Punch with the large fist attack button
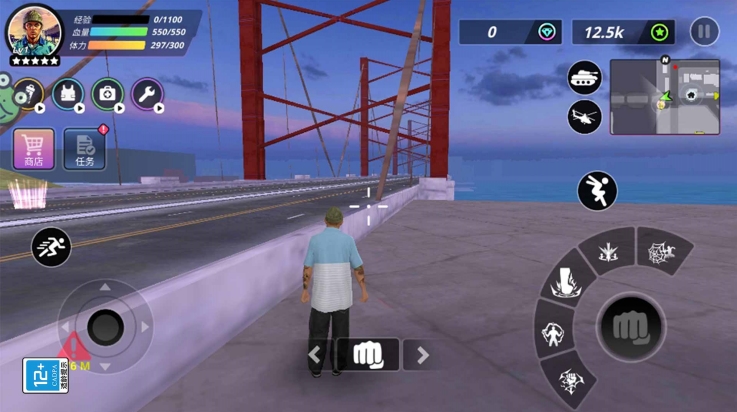Image resolution: width=737 pixels, height=412 pixels. (630, 326)
